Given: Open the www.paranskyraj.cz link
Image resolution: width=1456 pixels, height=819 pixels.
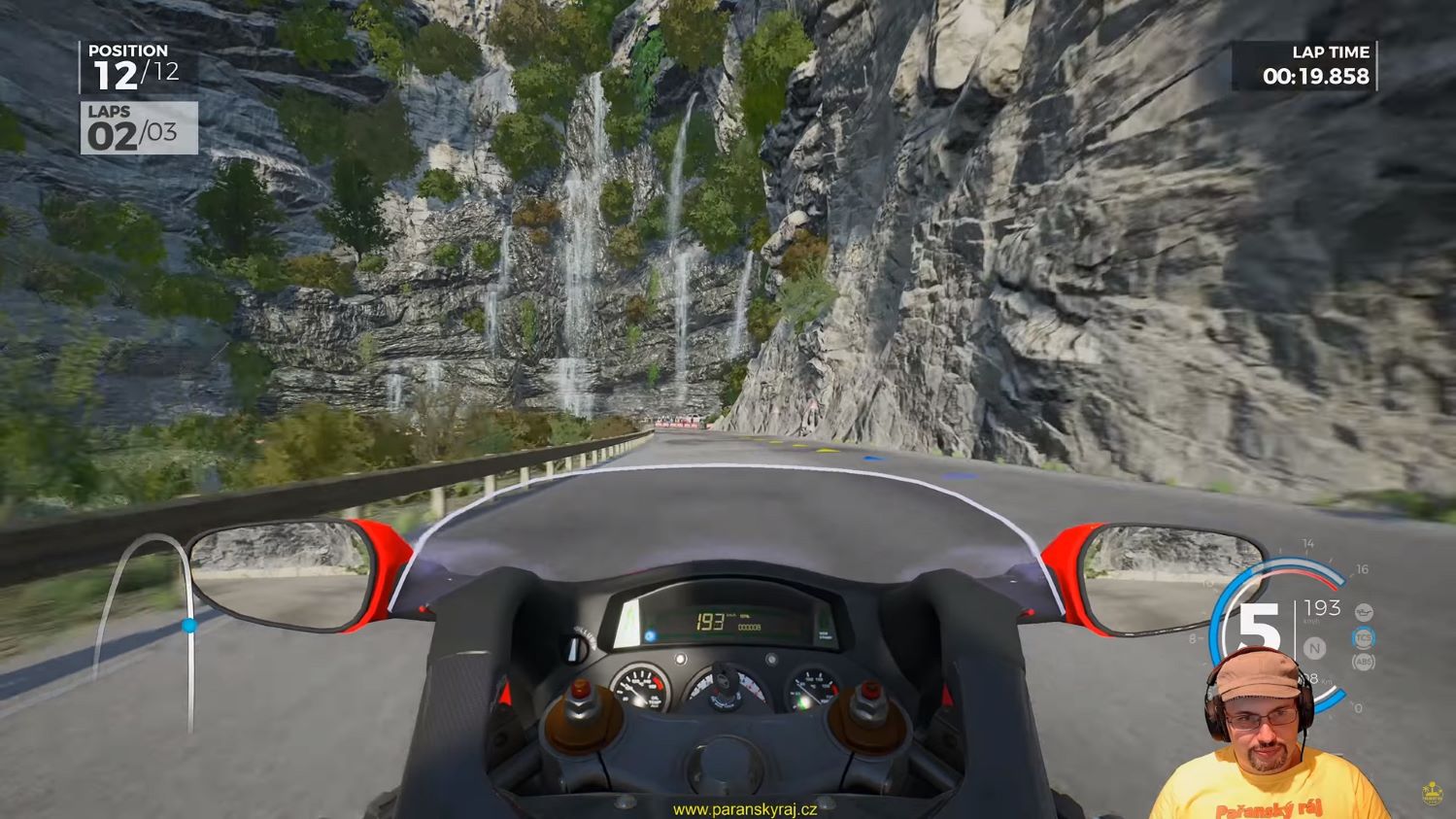Looking at the screenshot, I should pyautogui.click(x=745, y=809).
